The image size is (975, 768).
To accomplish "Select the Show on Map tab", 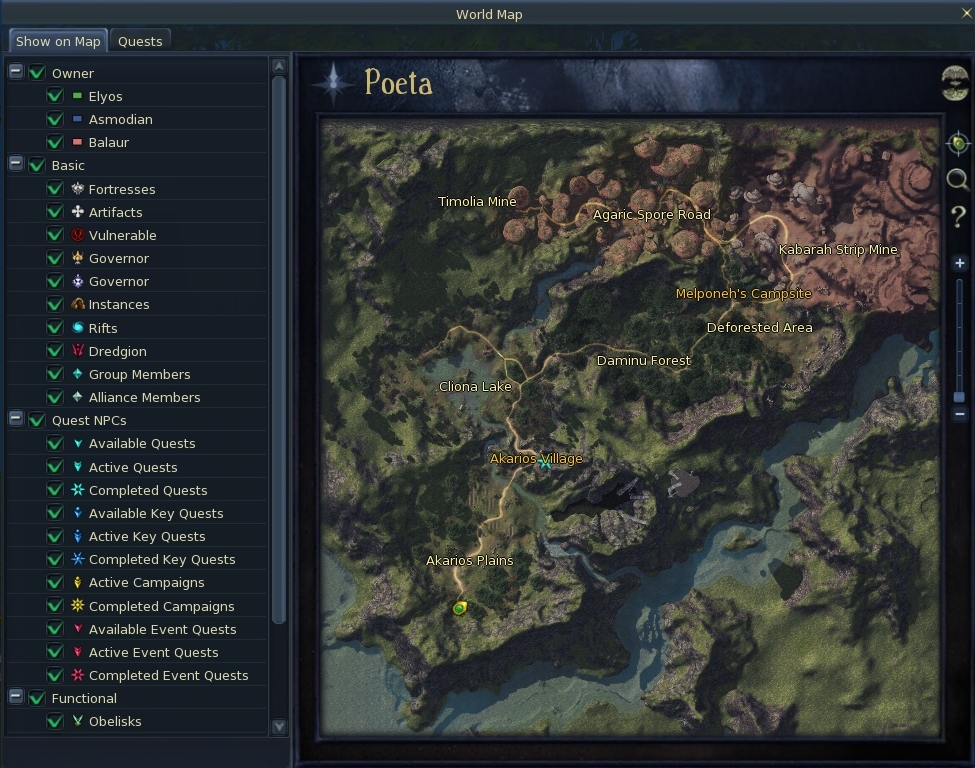I will click(58, 41).
